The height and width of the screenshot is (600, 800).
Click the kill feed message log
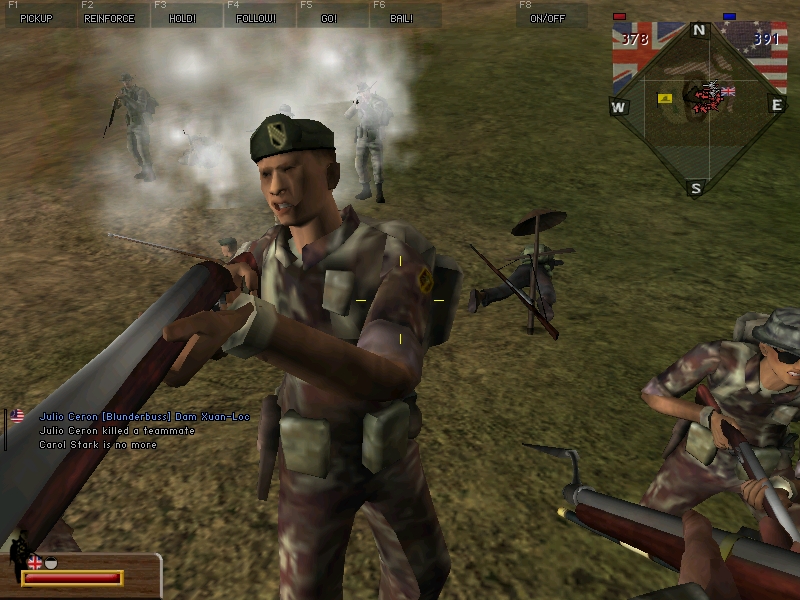[140, 430]
